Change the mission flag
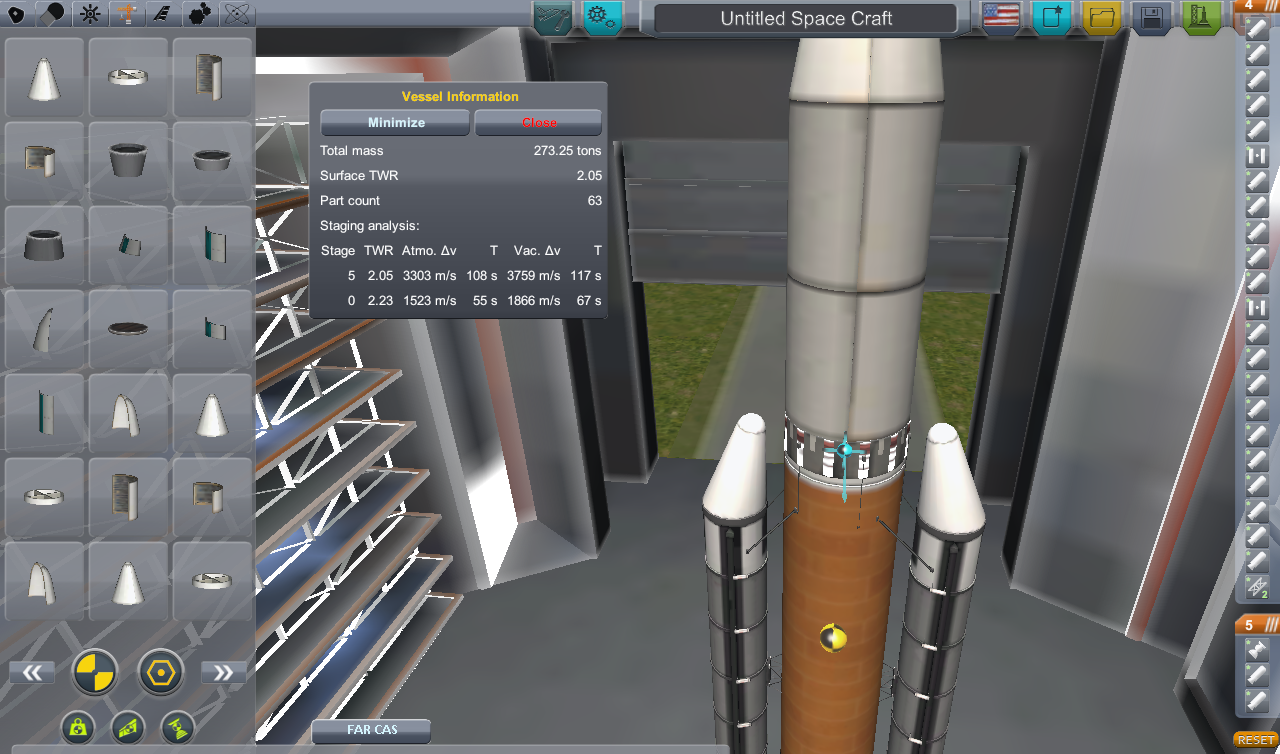The height and width of the screenshot is (754, 1280). (x=999, y=17)
